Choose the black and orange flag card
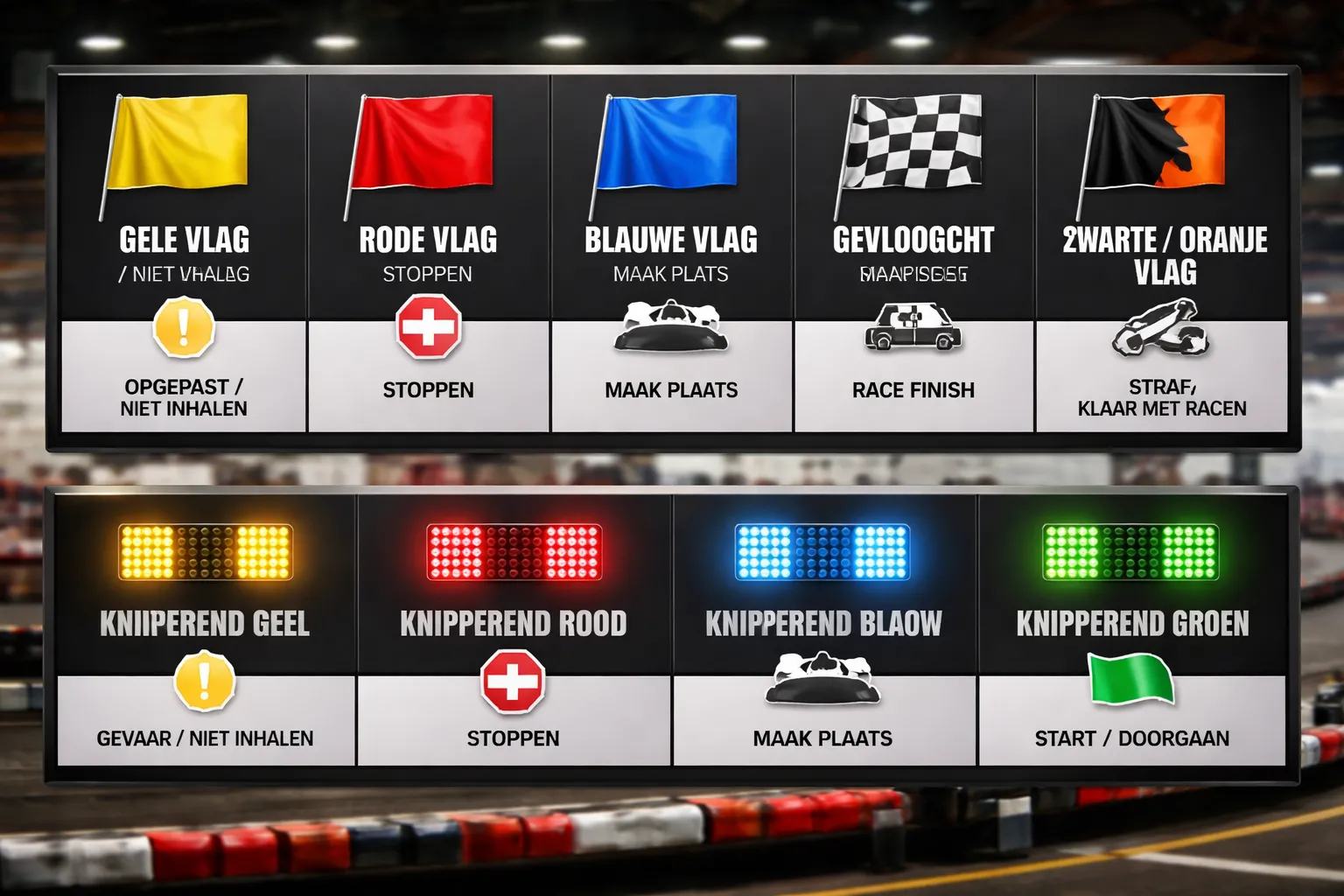Viewport: 1344px width, 896px height. 1162,254
